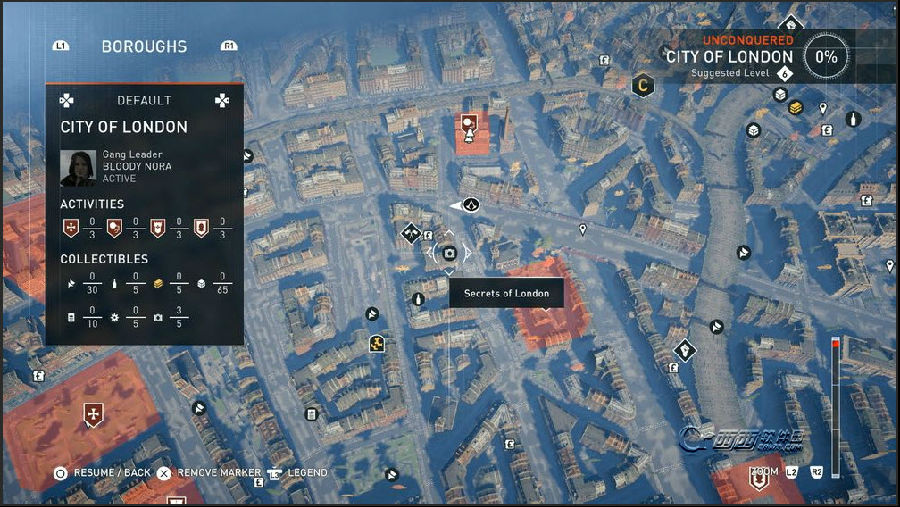Open the Boroughs map tab
900x507 pixels.
144,46
